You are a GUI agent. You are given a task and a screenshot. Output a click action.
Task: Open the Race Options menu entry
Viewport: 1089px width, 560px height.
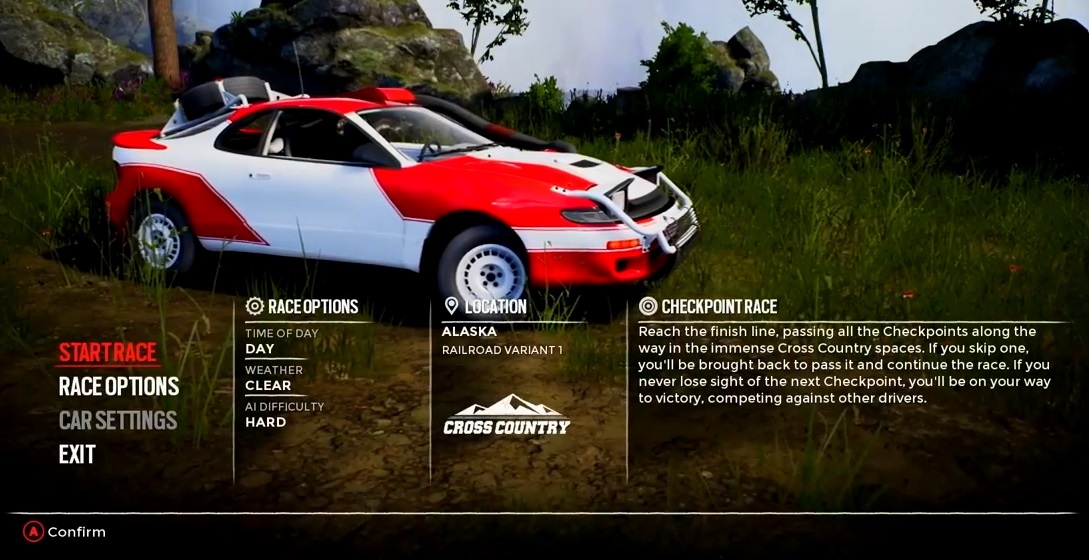[x=119, y=386]
